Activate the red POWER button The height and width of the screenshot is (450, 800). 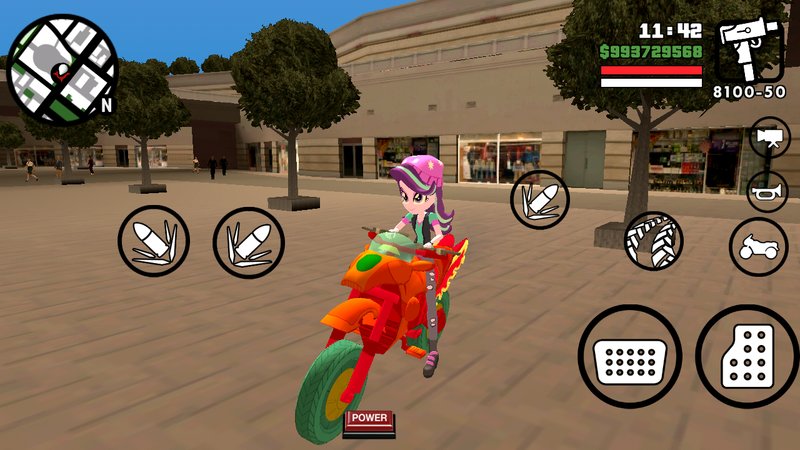[369, 419]
